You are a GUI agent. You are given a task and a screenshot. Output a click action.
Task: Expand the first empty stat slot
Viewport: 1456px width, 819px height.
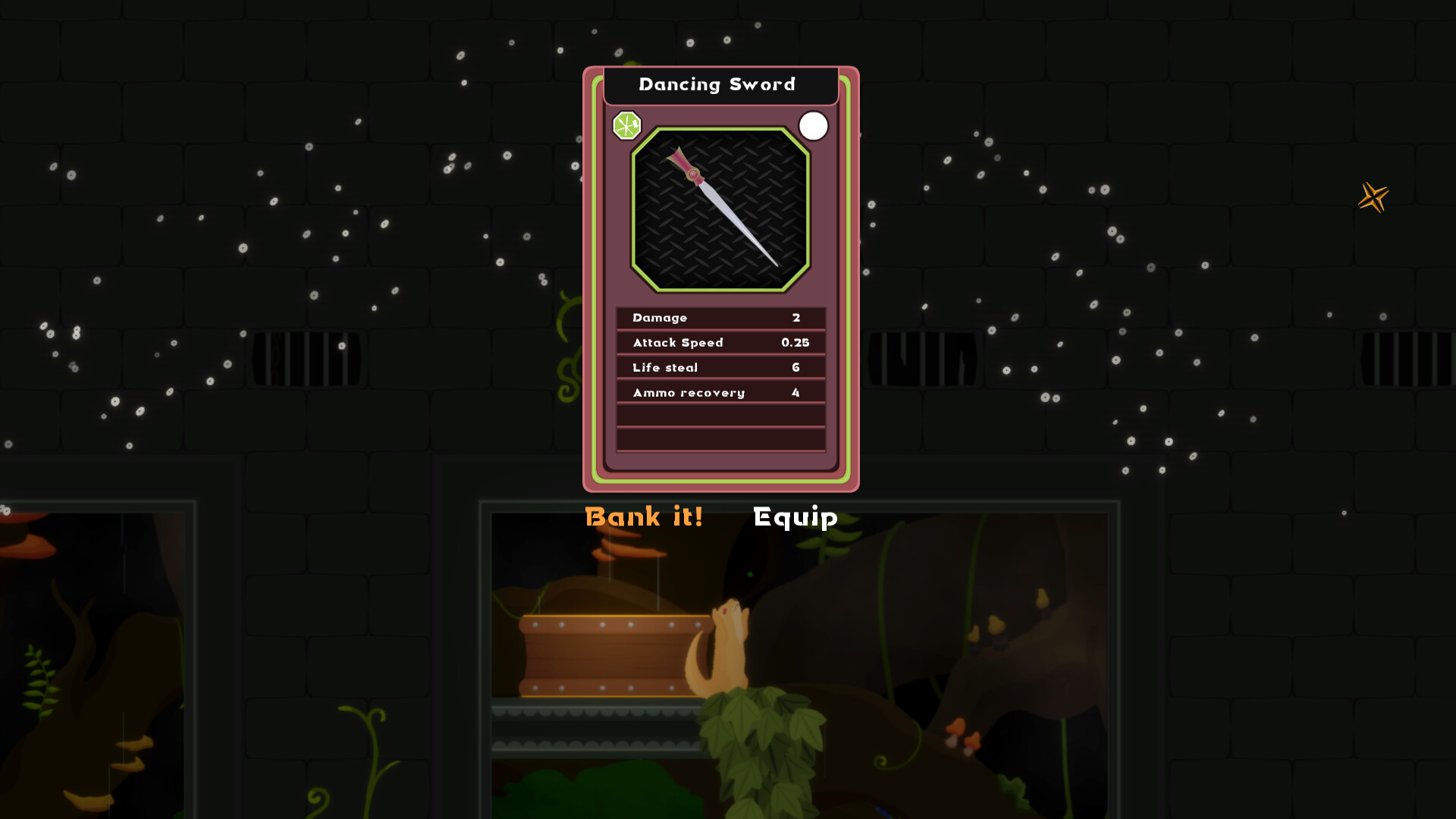point(720,414)
